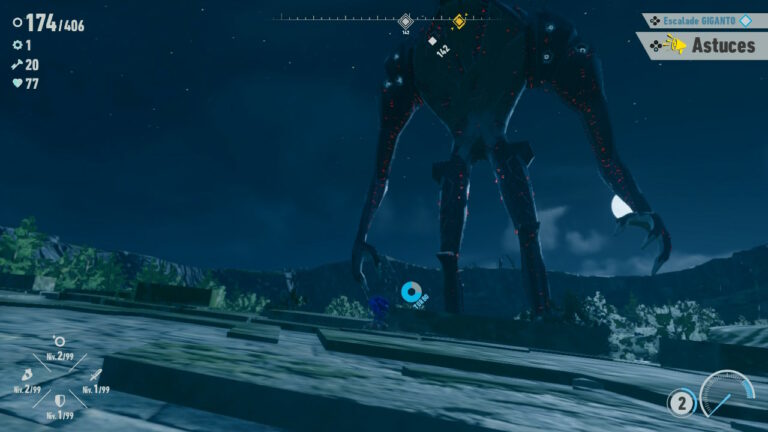768x432 pixels.
Task: Open the Astuces hints panel
Action: tap(703, 45)
